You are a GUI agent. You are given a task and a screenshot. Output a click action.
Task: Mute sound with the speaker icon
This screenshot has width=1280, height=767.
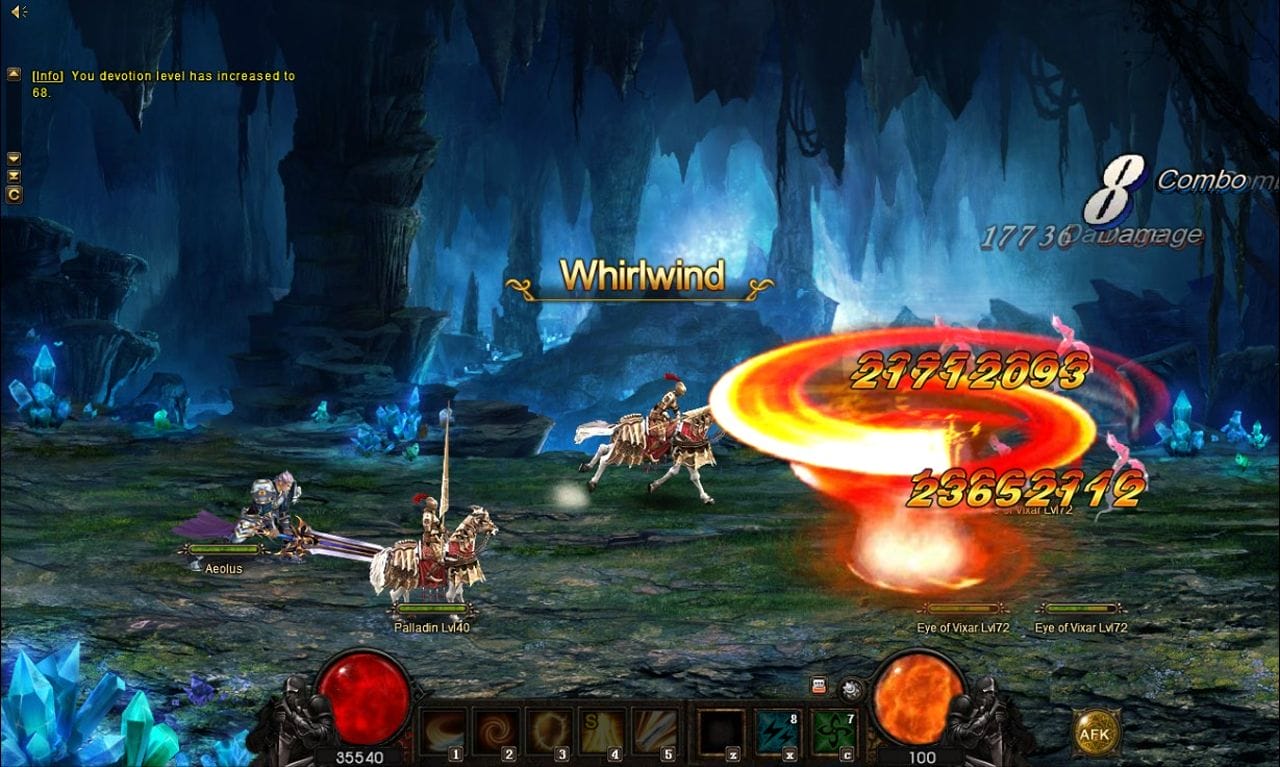point(18,11)
